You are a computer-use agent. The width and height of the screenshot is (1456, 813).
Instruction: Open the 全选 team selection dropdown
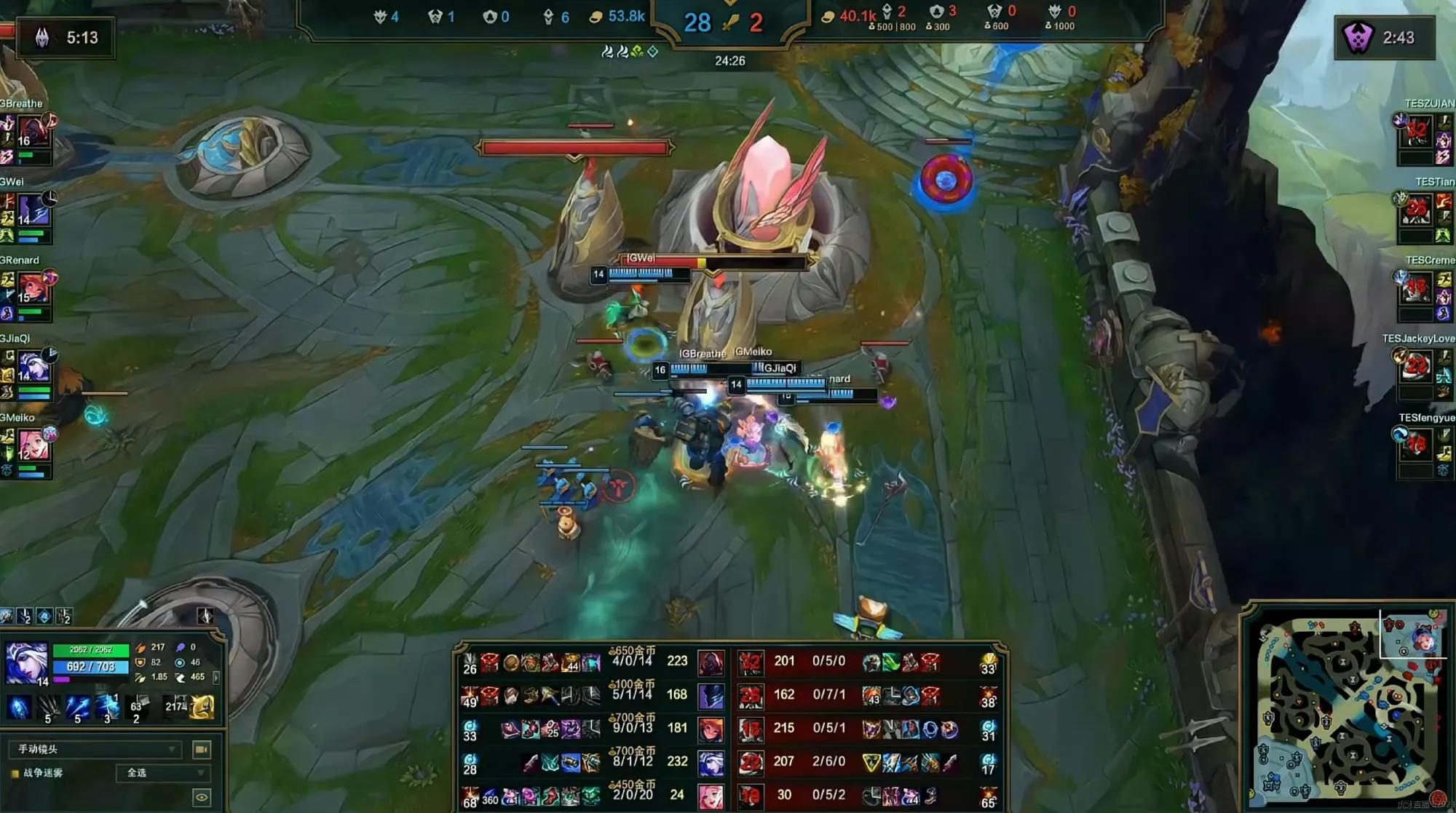163,773
